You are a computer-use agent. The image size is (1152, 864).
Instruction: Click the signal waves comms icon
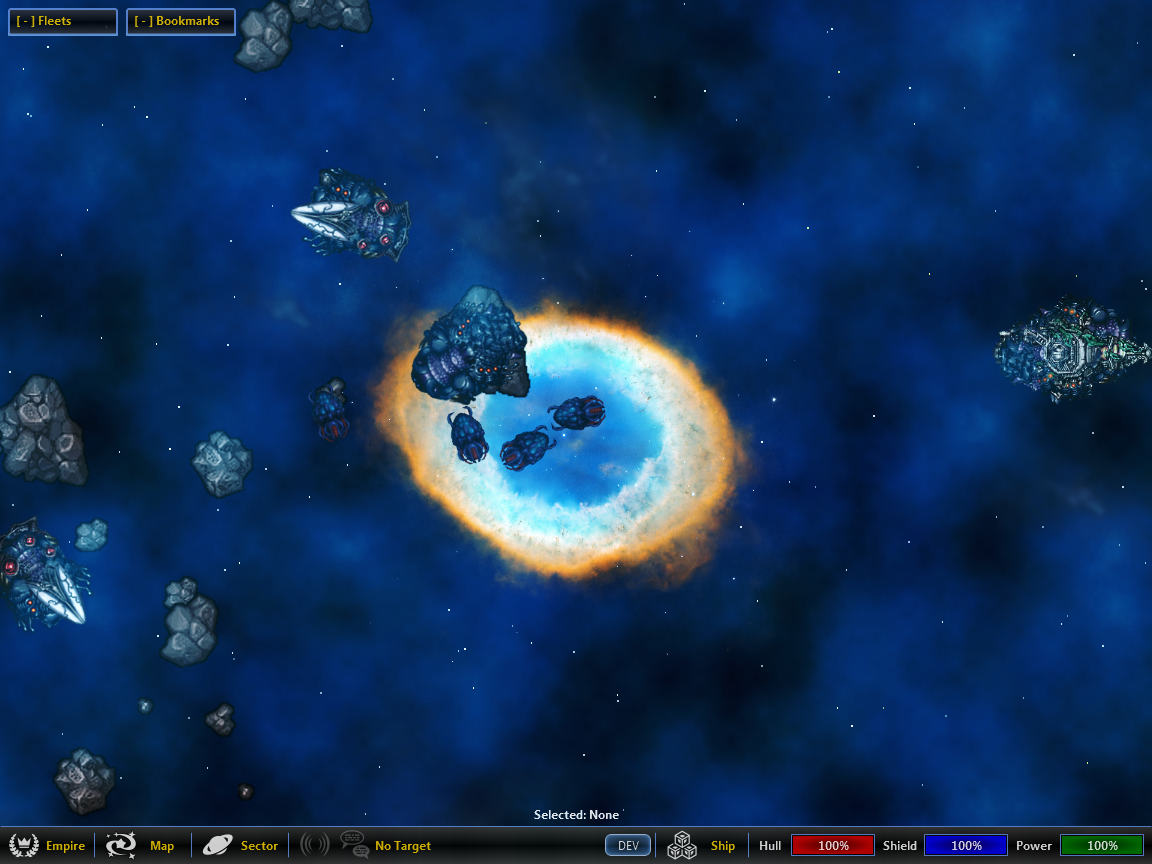click(x=314, y=845)
